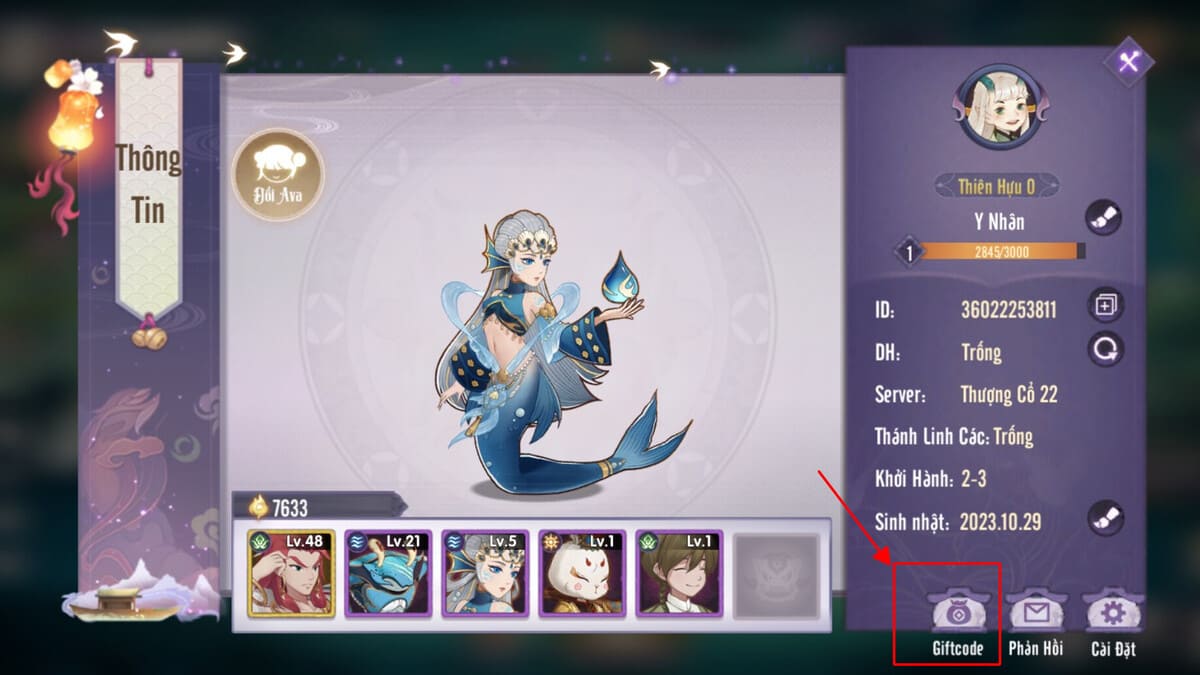Select the Lv.21 blue dragon hero
This screenshot has width=1200, height=675.
point(388,573)
